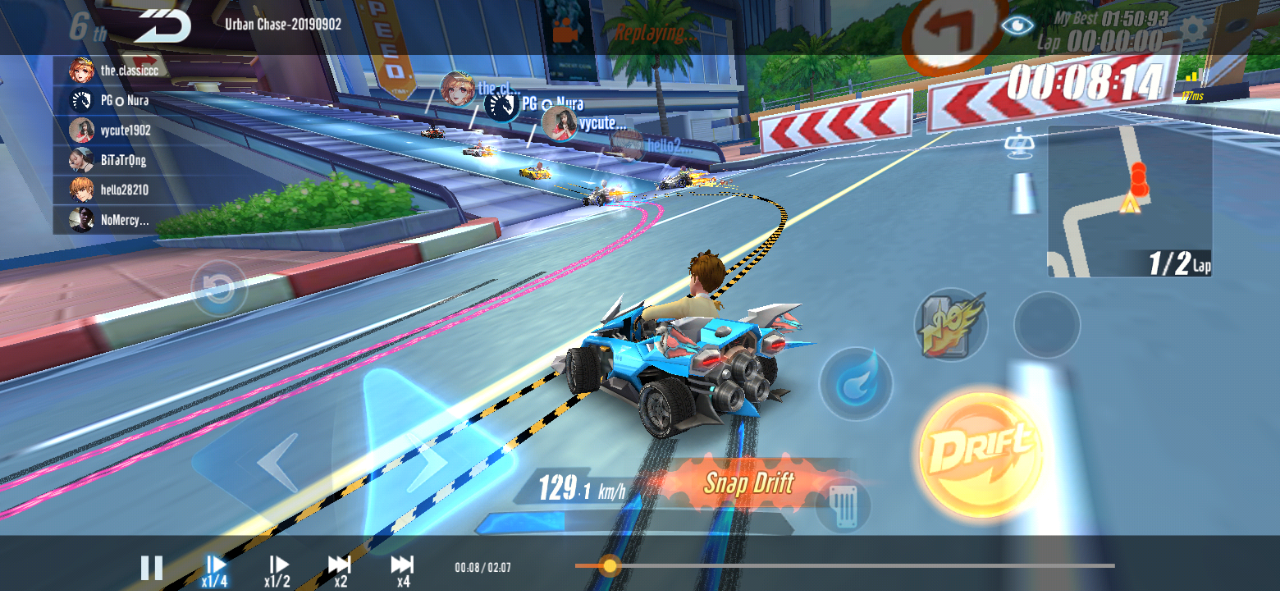Screen dimensions: 1280x591
Task: Use the blue flame boost button
Action: (856, 381)
